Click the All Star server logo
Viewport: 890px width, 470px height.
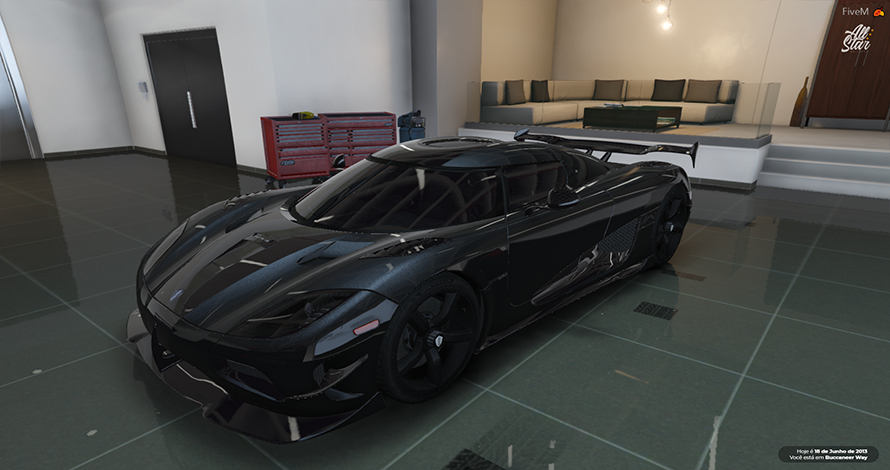[x=856, y=39]
